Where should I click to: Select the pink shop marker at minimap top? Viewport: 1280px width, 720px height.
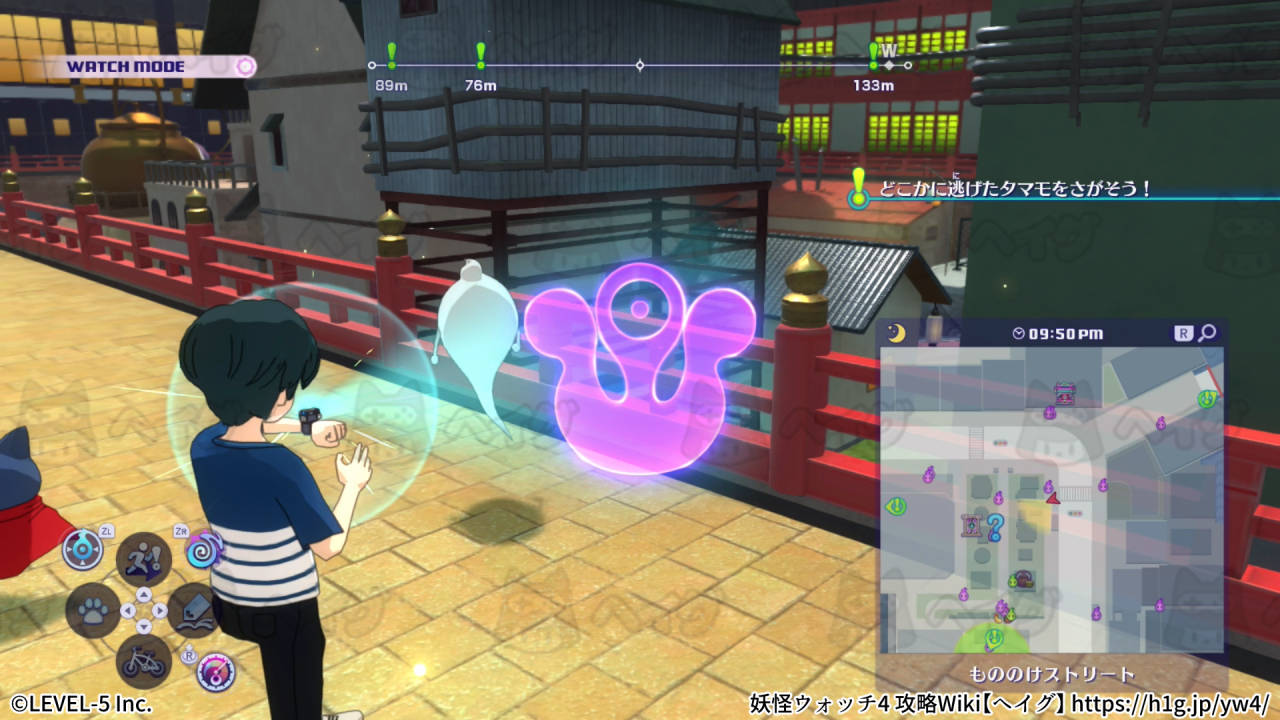click(x=1064, y=393)
